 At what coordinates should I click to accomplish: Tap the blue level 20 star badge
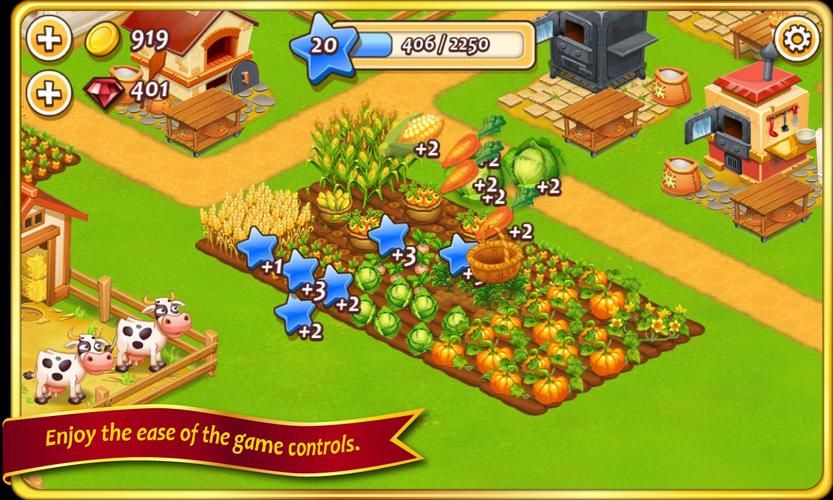(x=322, y=46)
